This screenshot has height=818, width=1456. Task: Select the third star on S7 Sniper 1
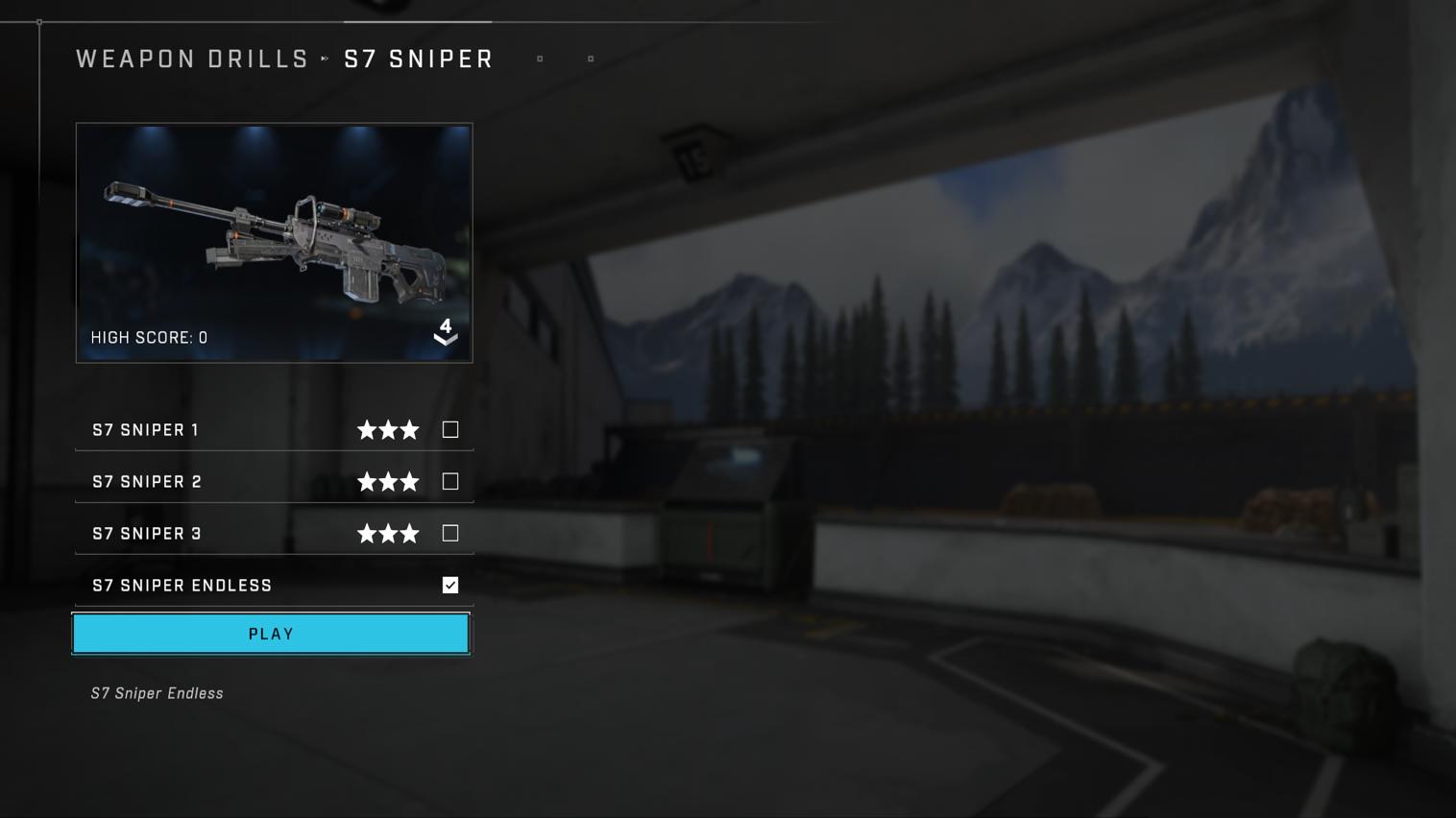[410, 429]
